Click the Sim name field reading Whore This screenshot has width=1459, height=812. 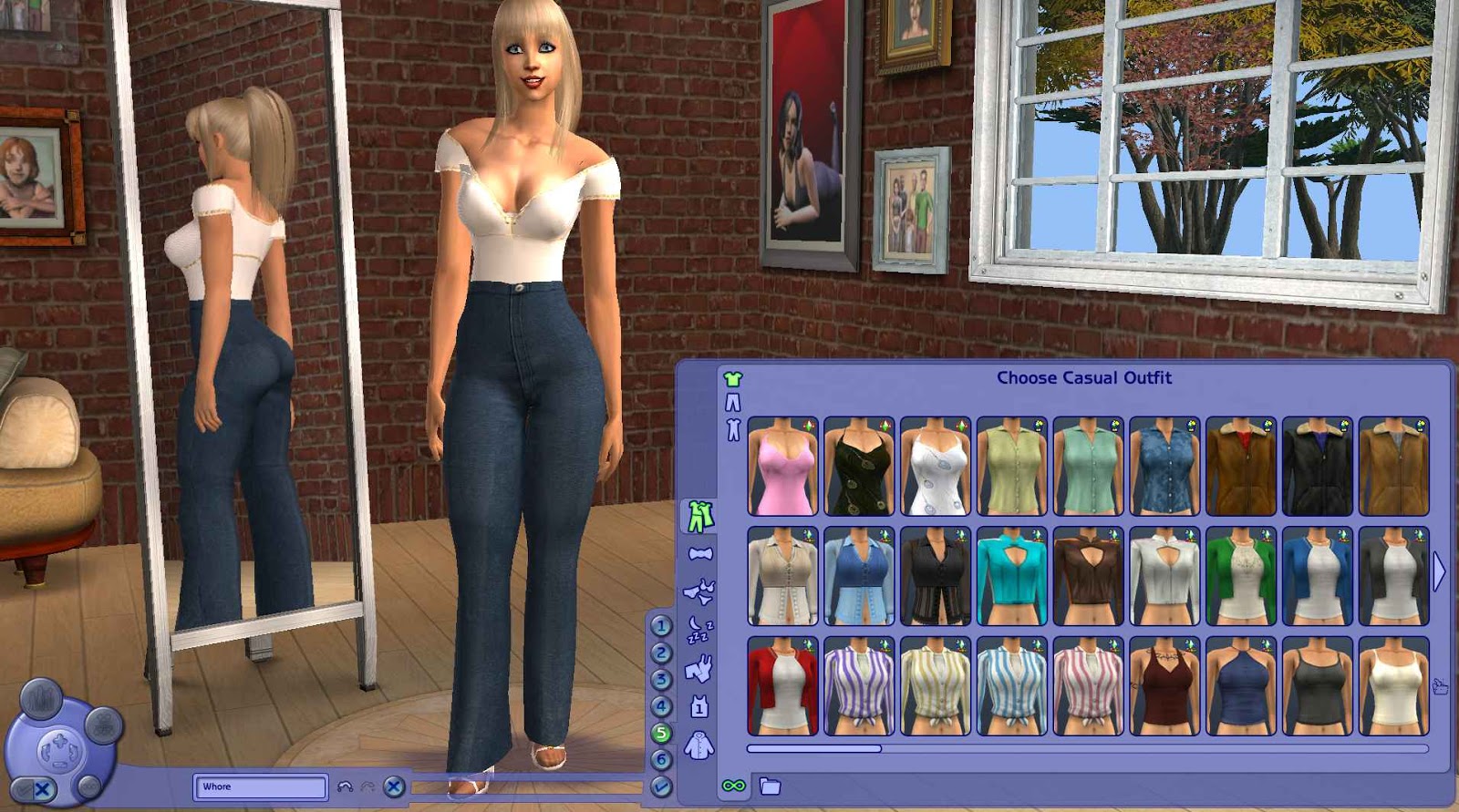click(x=260, y=786)
